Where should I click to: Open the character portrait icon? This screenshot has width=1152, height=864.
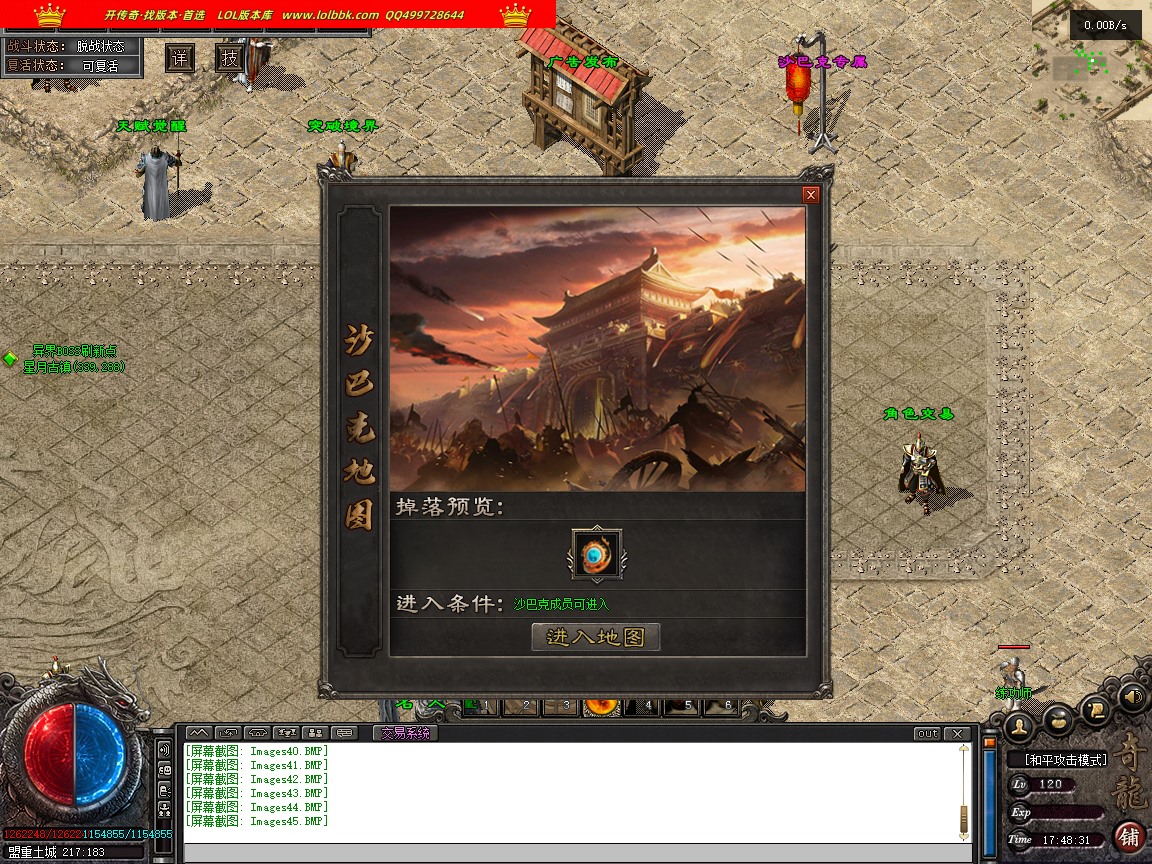1019,725
